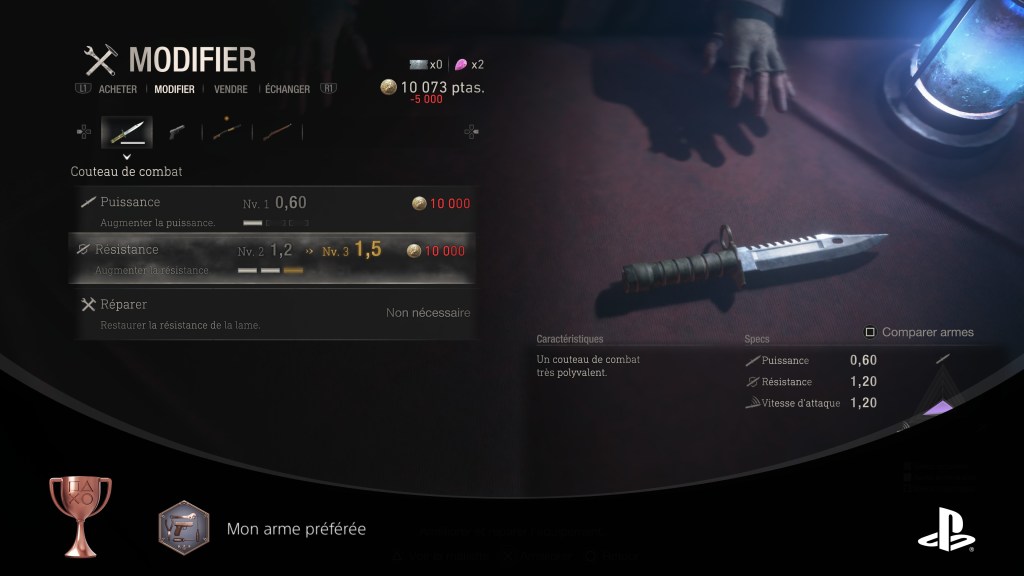
Task: Upgrade Résistance to level 3
Action: (272, 257)
